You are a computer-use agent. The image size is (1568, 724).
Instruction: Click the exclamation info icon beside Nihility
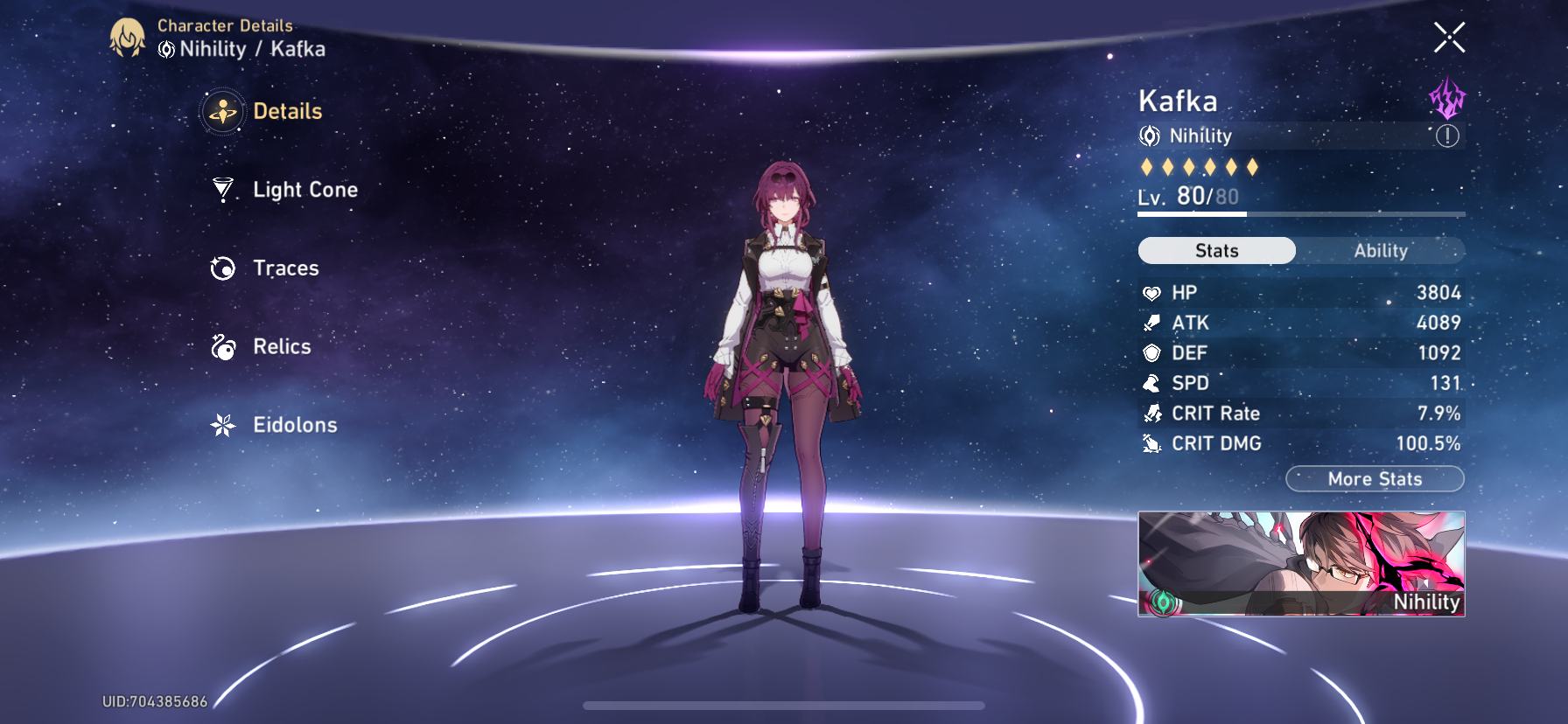point(1449,136)
